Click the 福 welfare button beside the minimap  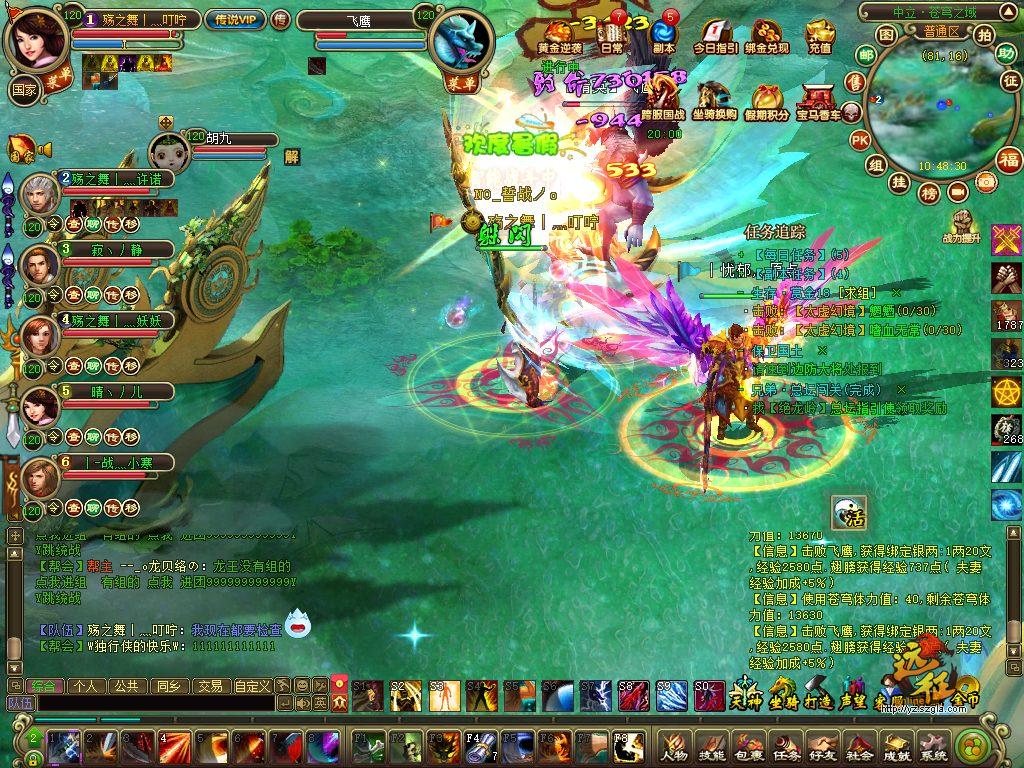1009,160
